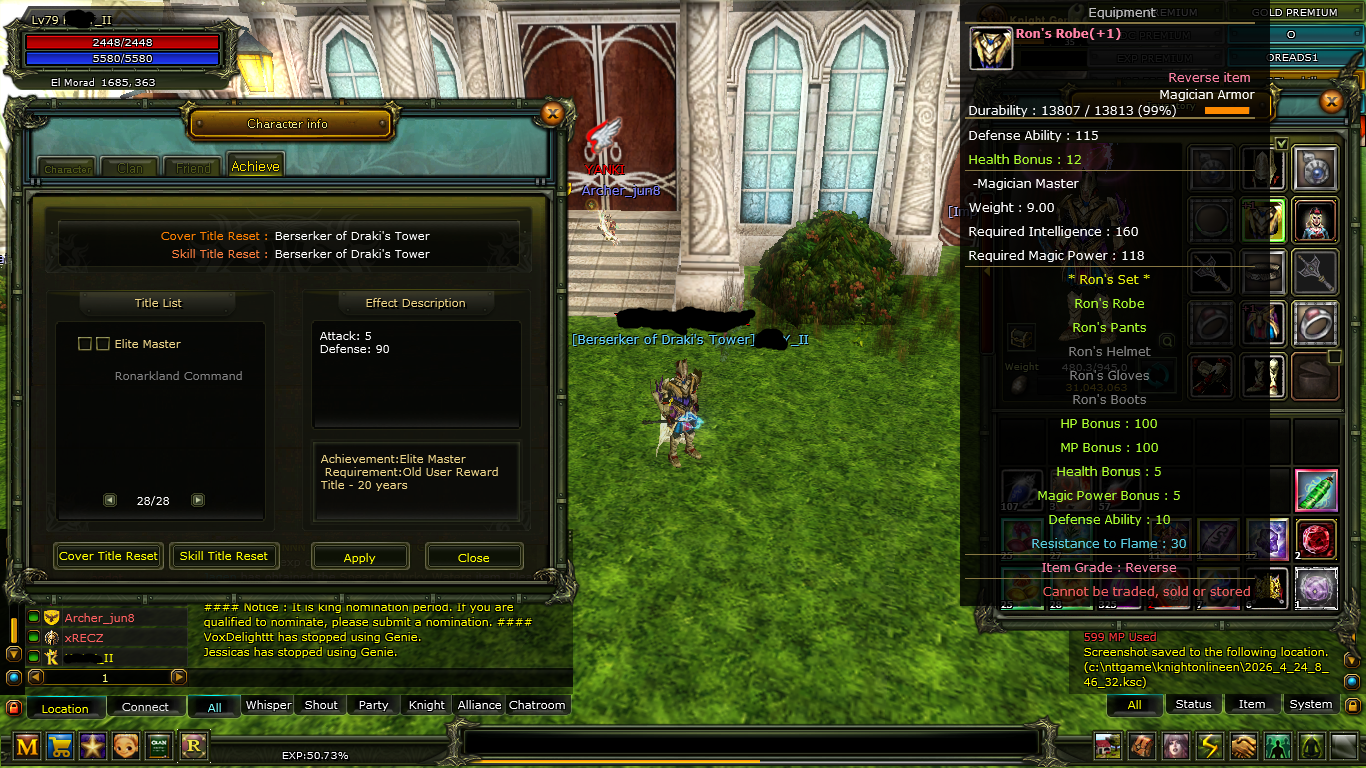Screen dimensions: 1366x768
Task: Close the Character info window via Close button
Action: pyautogui.click(x=474, y=557)
